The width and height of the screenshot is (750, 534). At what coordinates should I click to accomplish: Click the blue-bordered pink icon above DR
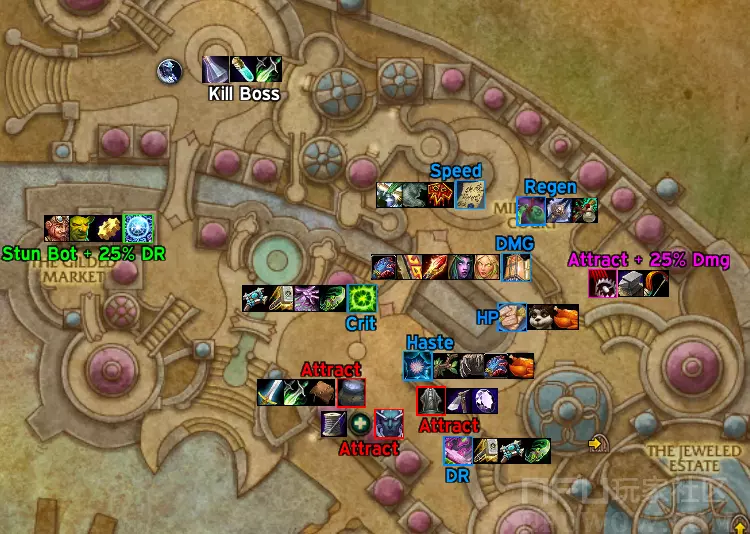pos(459,451)
